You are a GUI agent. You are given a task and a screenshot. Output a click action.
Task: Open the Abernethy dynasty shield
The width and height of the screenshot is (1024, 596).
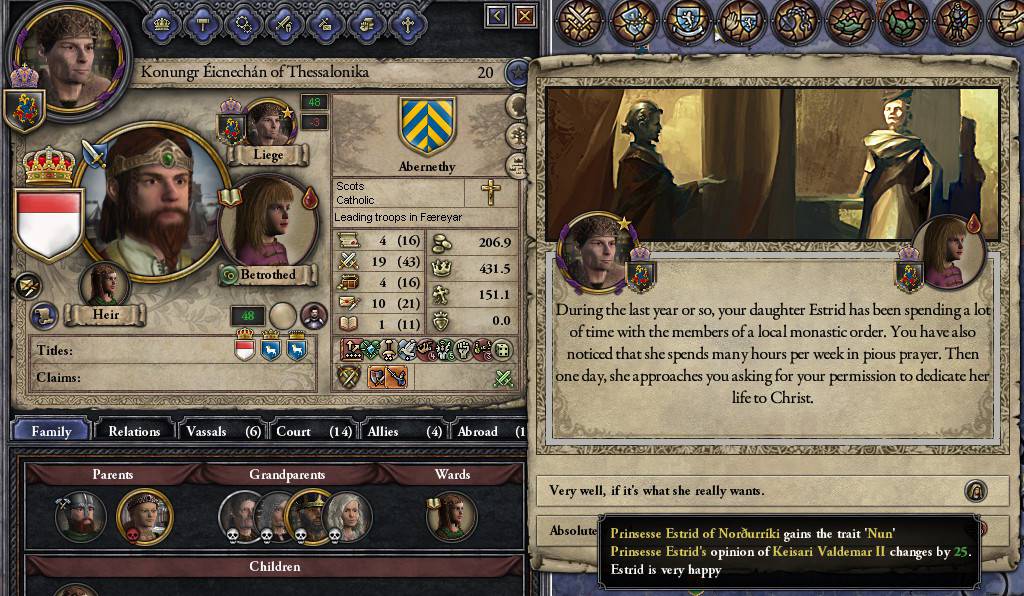point(427,124)
